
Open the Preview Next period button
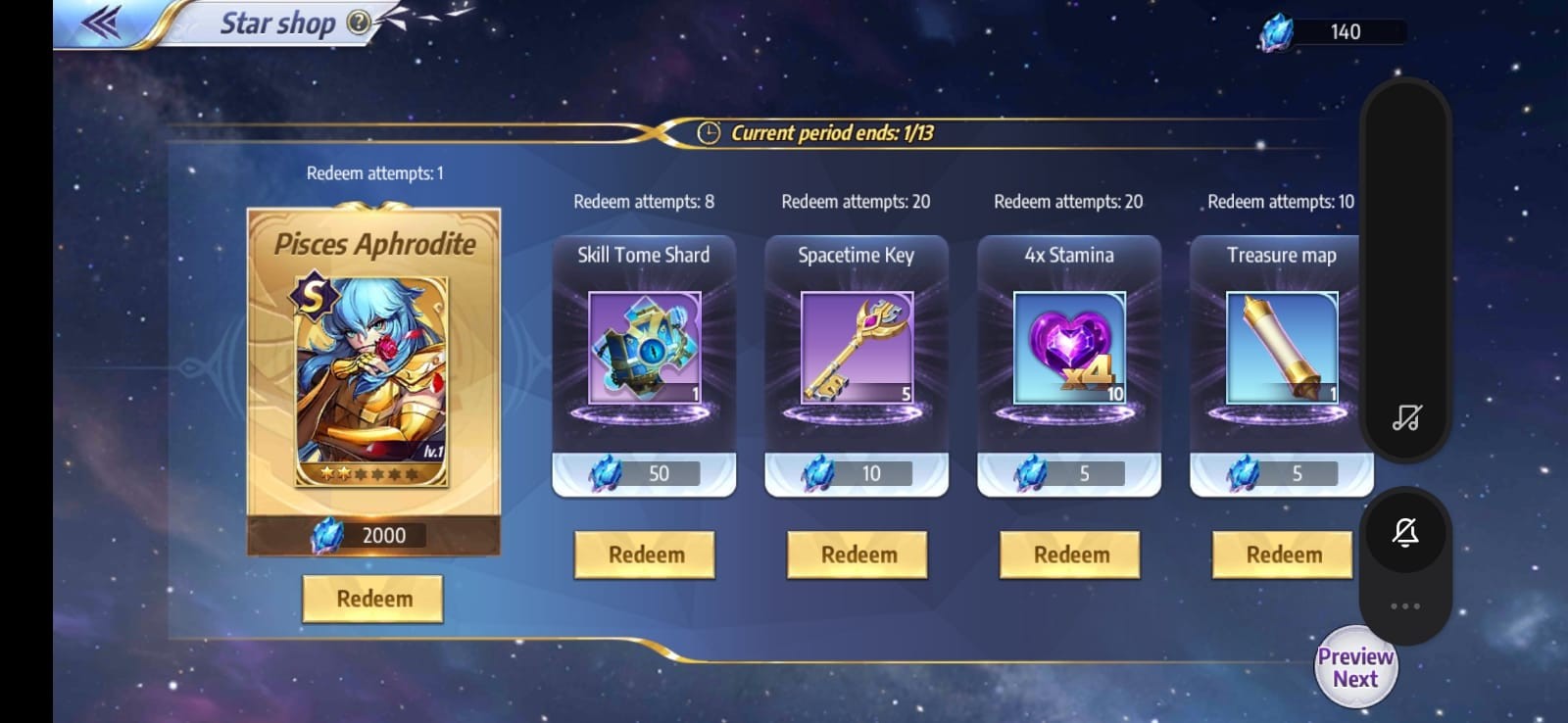[x=1355, y=667]
